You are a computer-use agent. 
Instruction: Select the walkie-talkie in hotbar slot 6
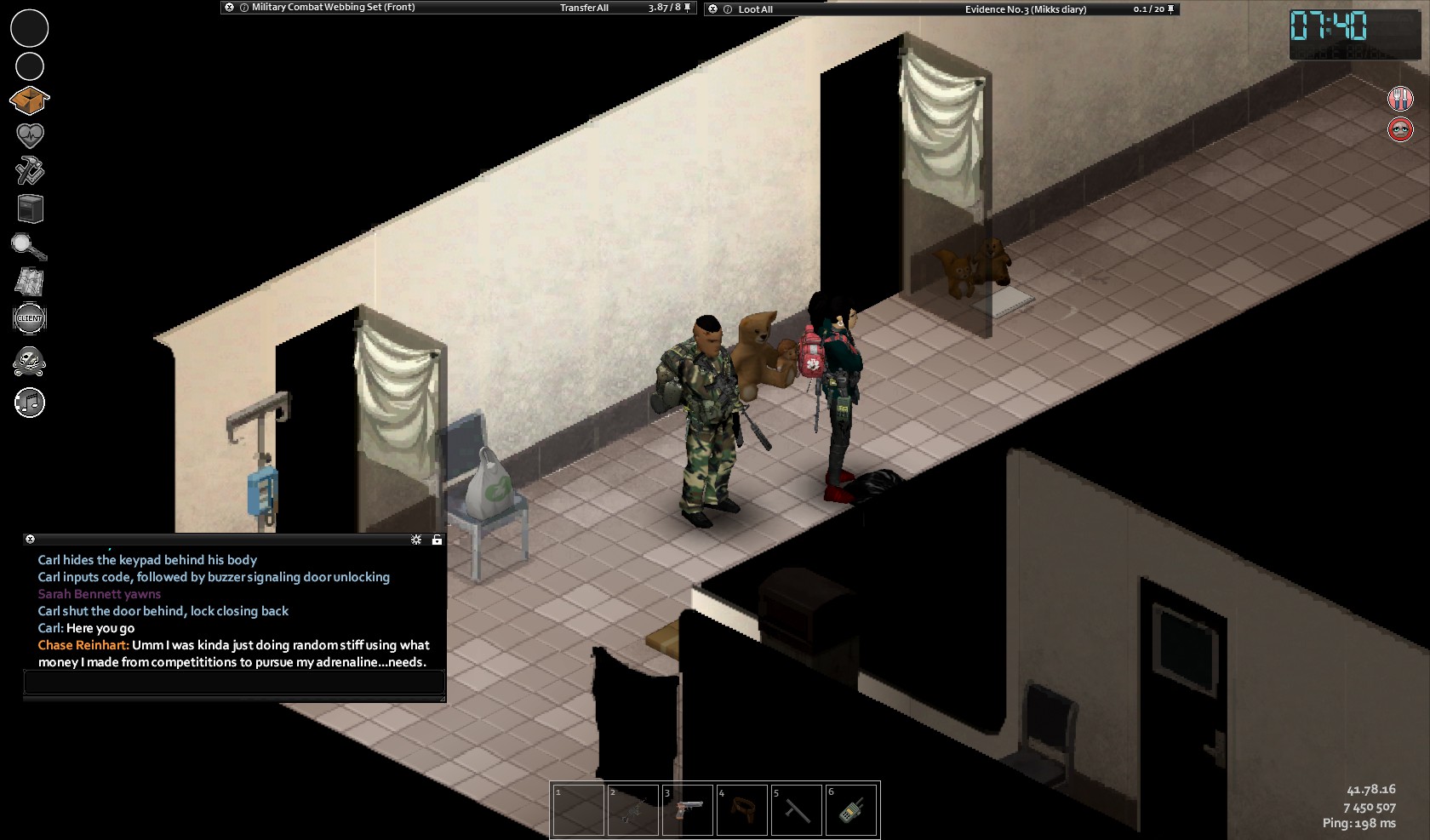(851, 809)
